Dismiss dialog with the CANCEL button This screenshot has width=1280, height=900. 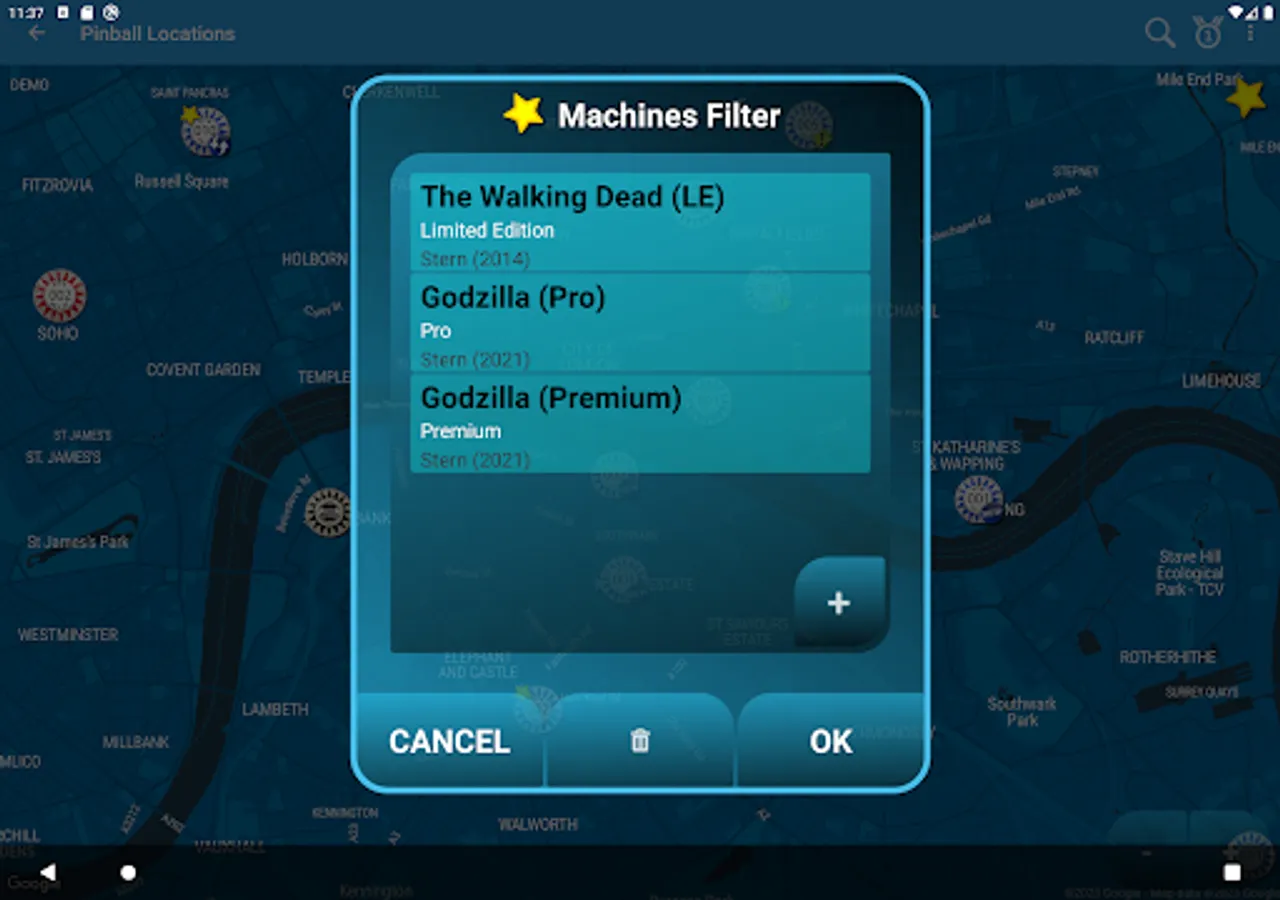tap(449, 741)
